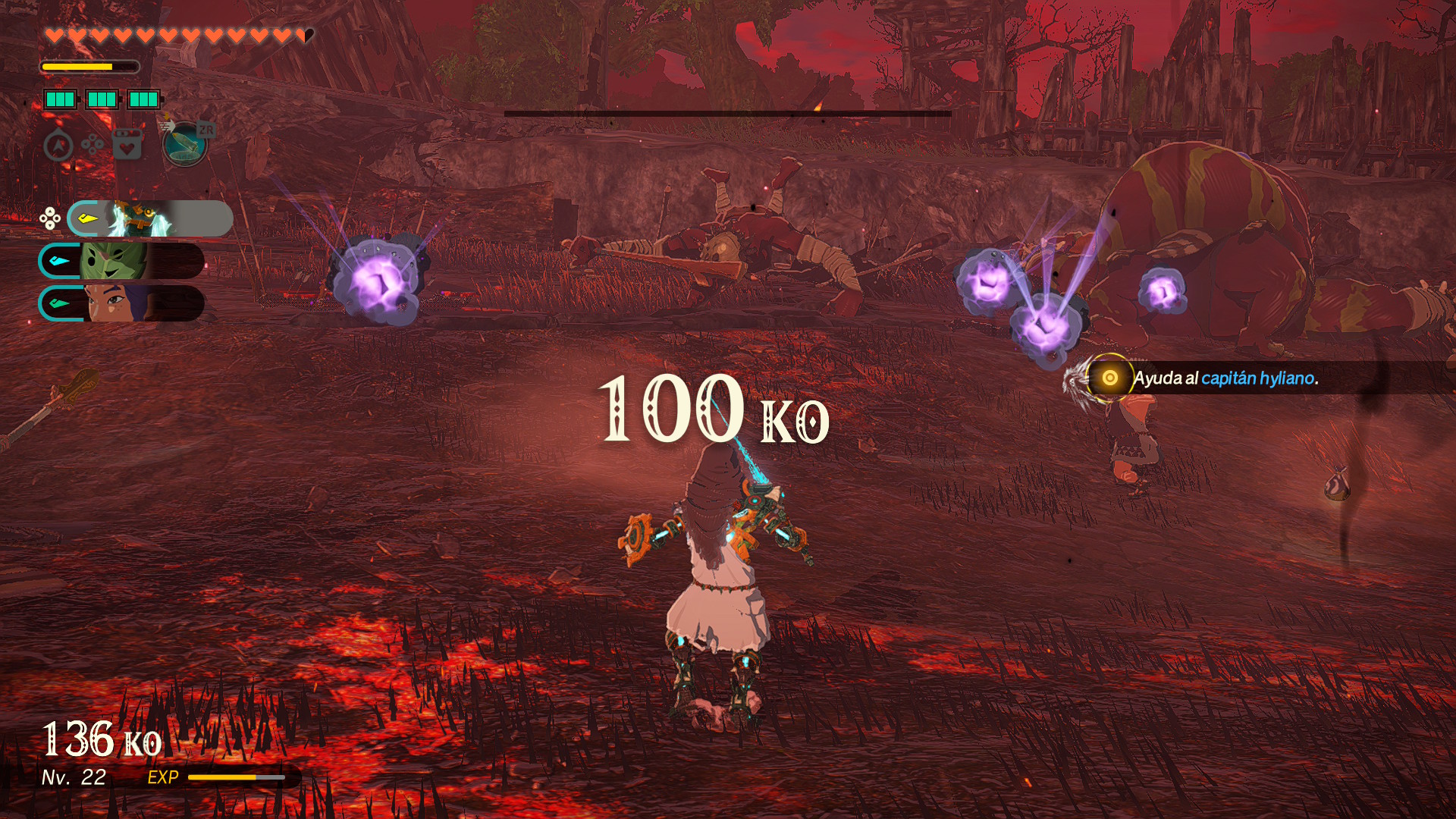This screenshot has height=819, width=1456.
Task: Activate the Sheikah rune ability icon
Action: [185, 144]
